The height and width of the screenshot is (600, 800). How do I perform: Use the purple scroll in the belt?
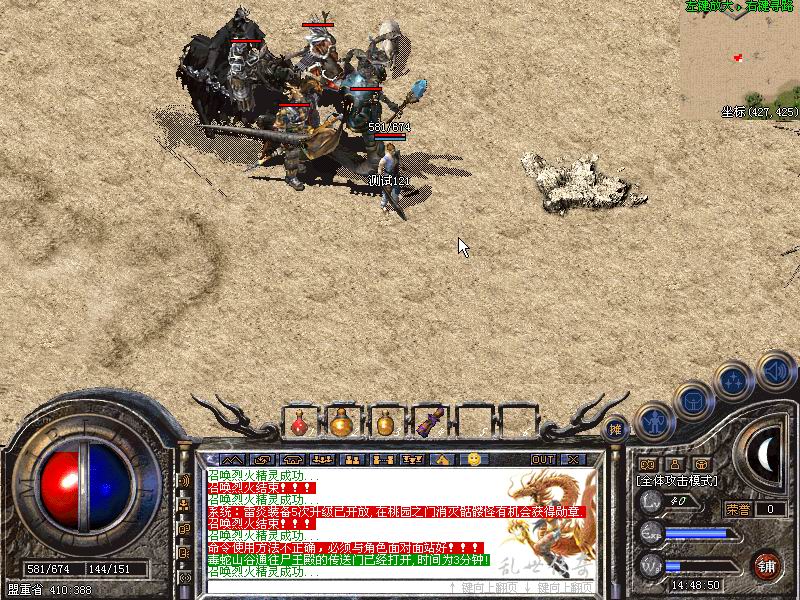coord(430,423)
